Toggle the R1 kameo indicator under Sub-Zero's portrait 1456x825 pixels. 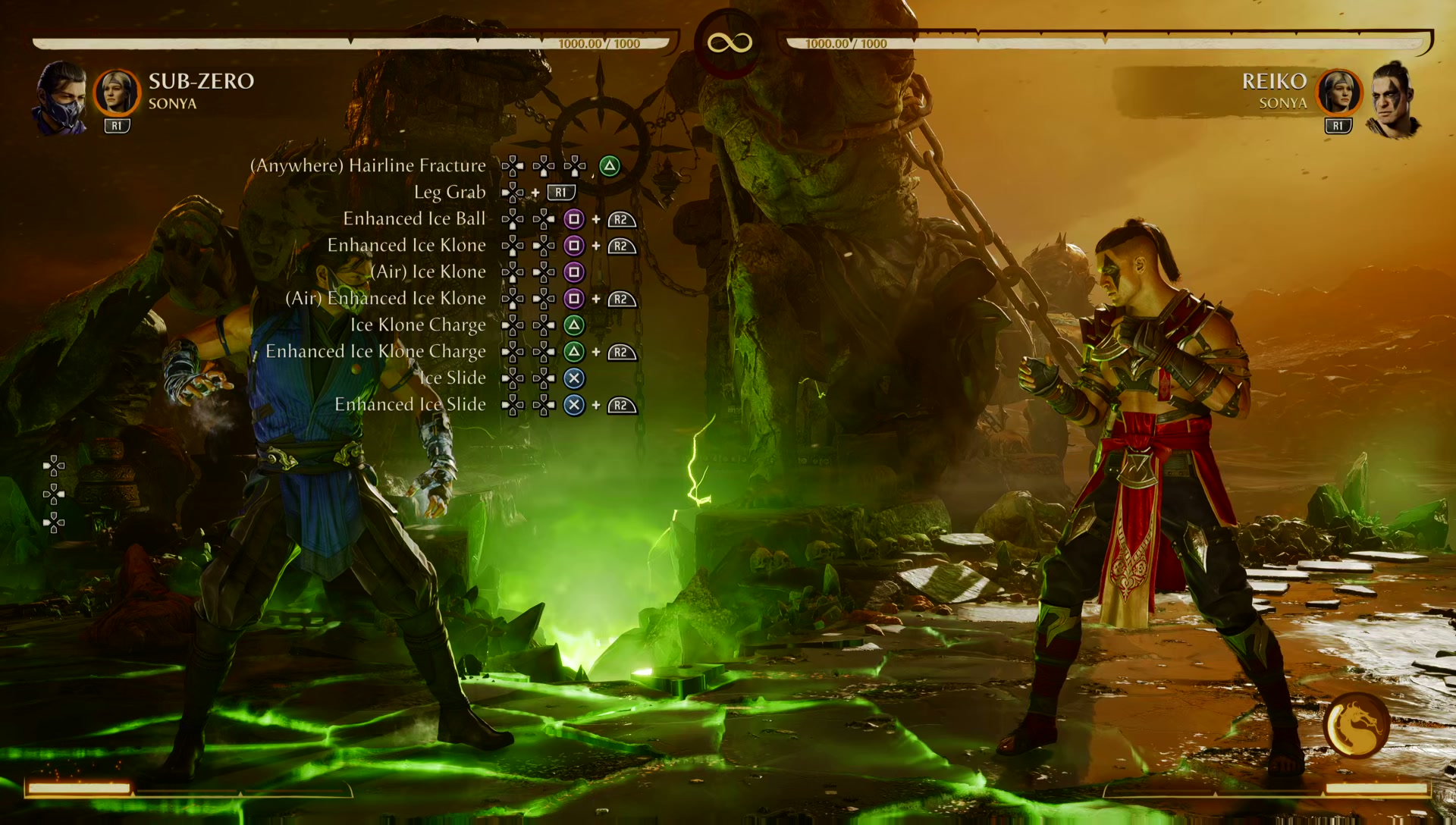(x=117, y=125)
